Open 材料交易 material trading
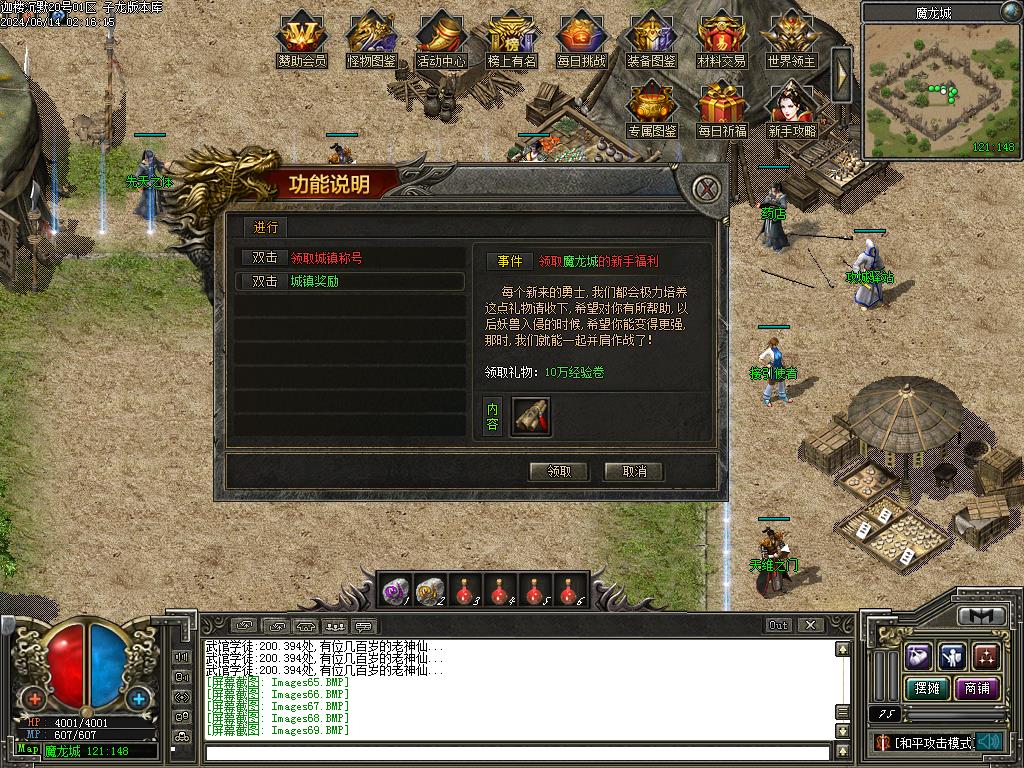1024x768 pixels. [722, 40]
